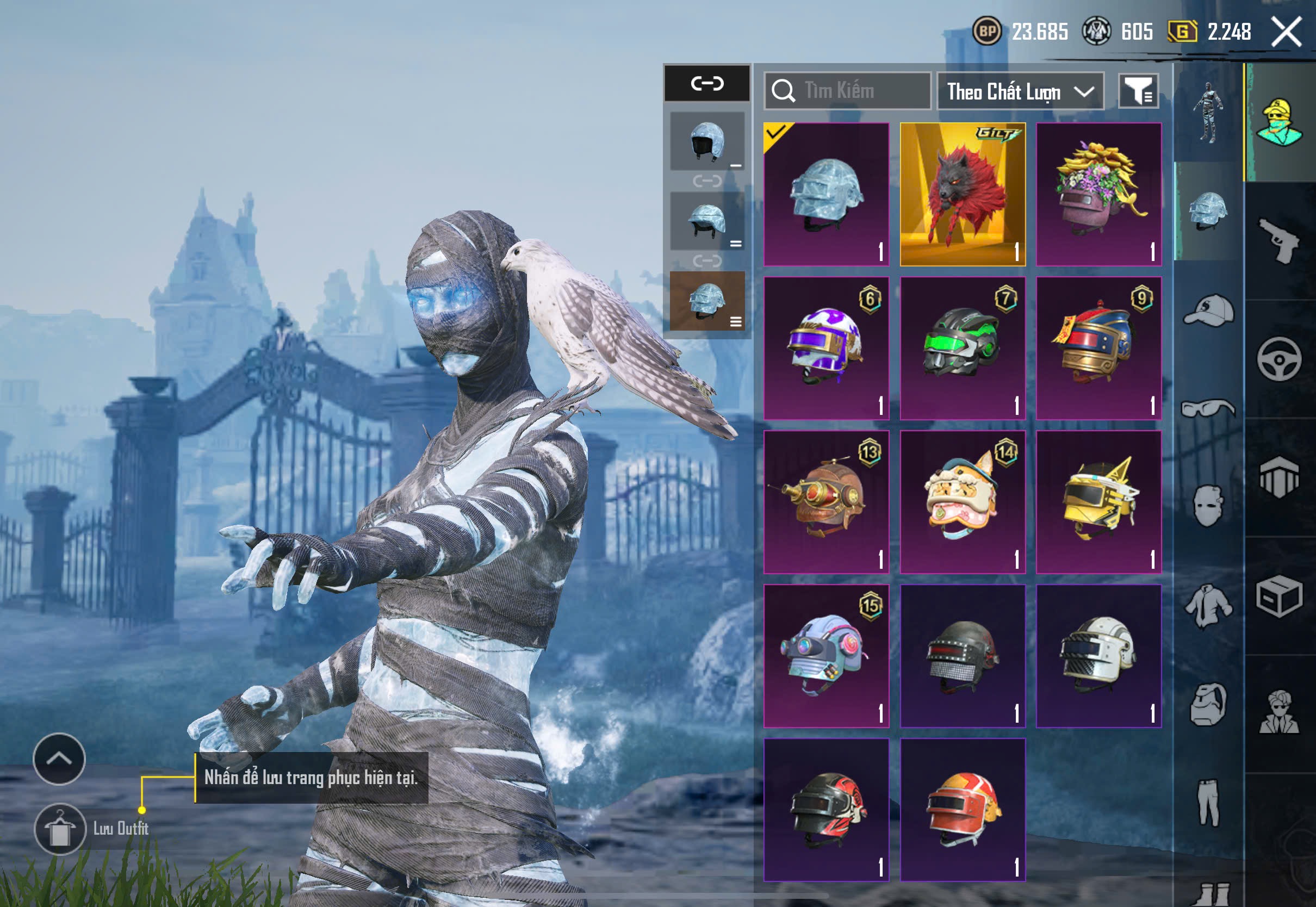The height and width of the screenshot is (907, 1316).
Task: Open the steering wheel vehicles tab
Action: tap(1279, 359)
